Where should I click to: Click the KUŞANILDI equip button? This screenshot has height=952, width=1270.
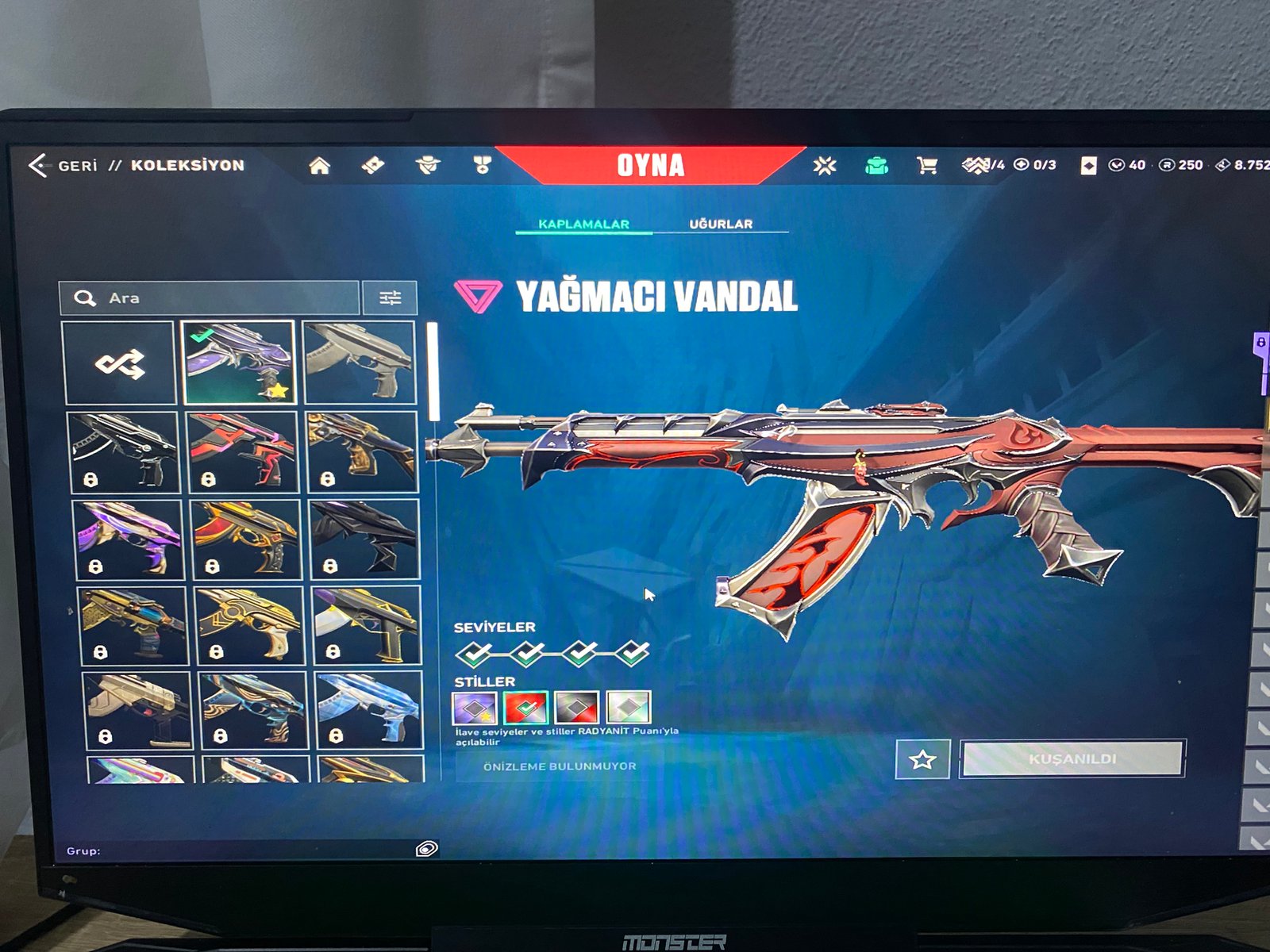click(1072, 759)
